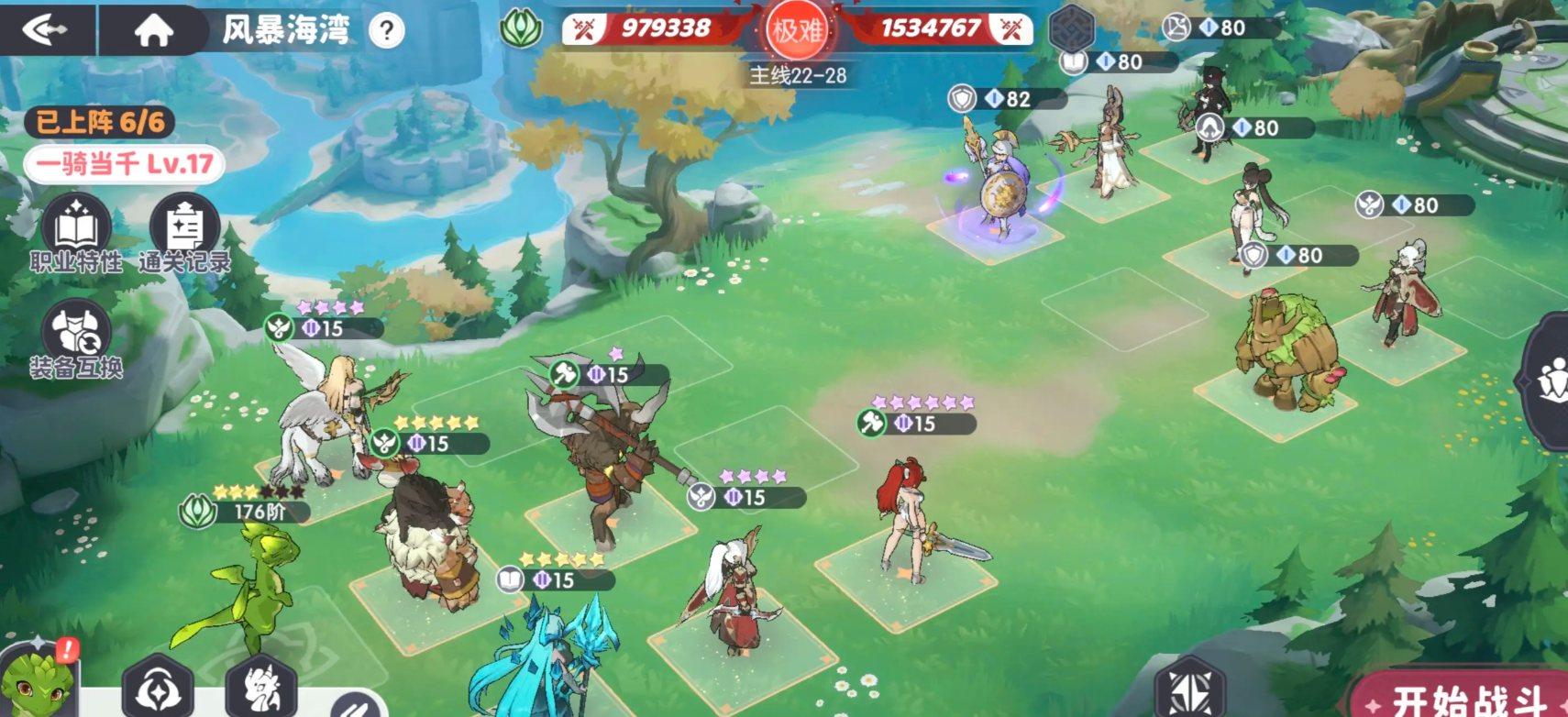Click the dragon head hexagon icon
1568x717 pixels.
[x=261, y=688]
